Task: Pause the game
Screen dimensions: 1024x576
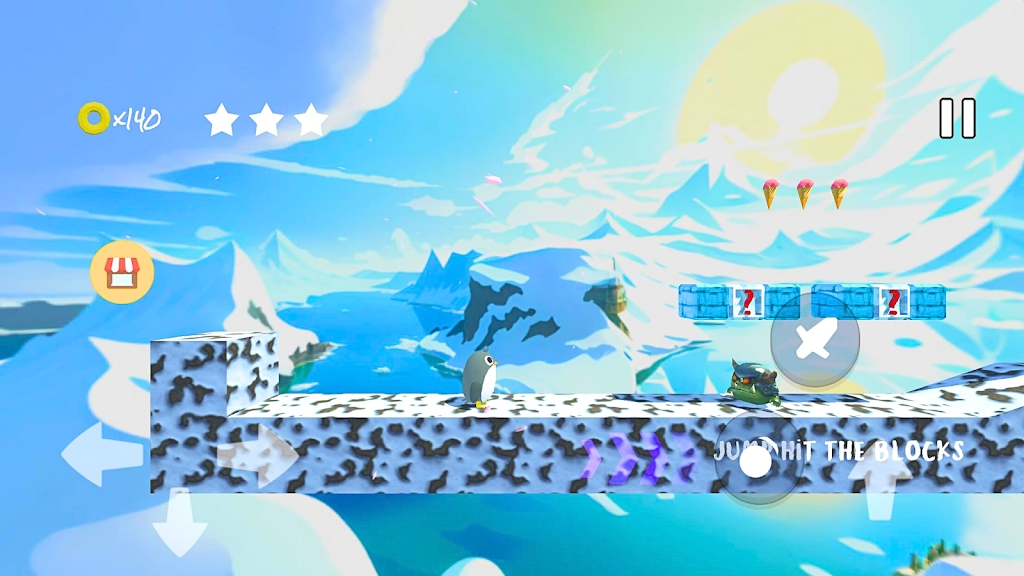Action: tap(957, 118)
